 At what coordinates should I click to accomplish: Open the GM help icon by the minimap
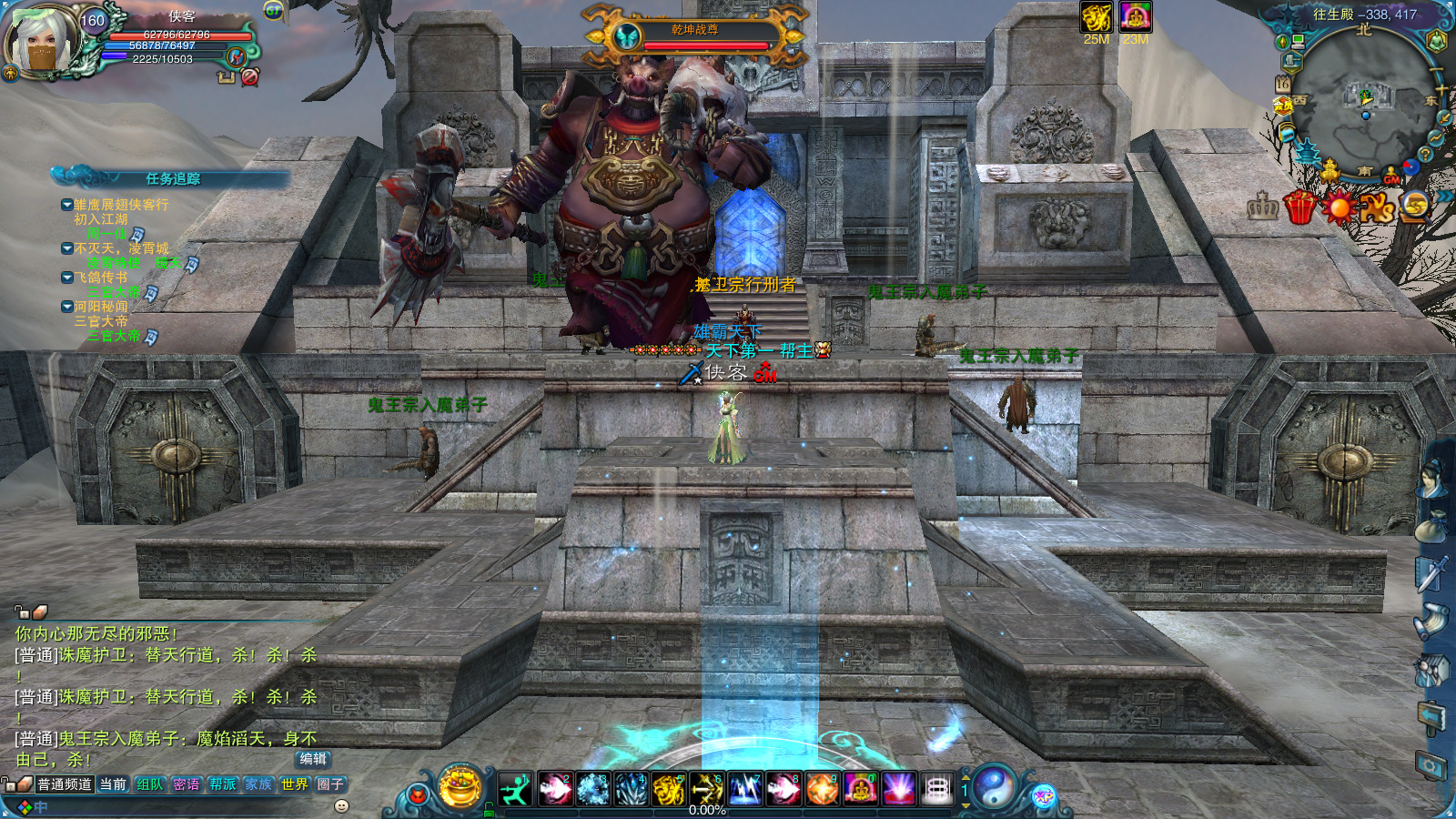tap(1391, 177)
